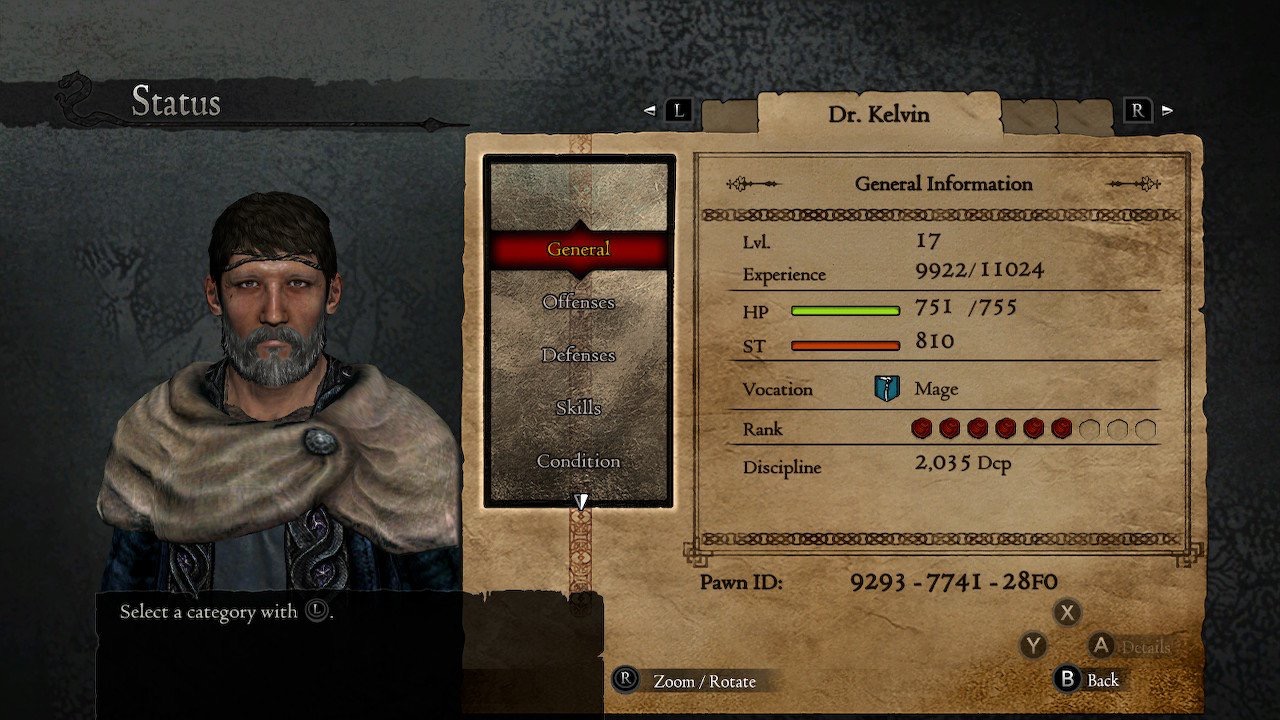Viewport: 1280px width, 720px height.
Task: Select the General category
Action: [578, 249]
